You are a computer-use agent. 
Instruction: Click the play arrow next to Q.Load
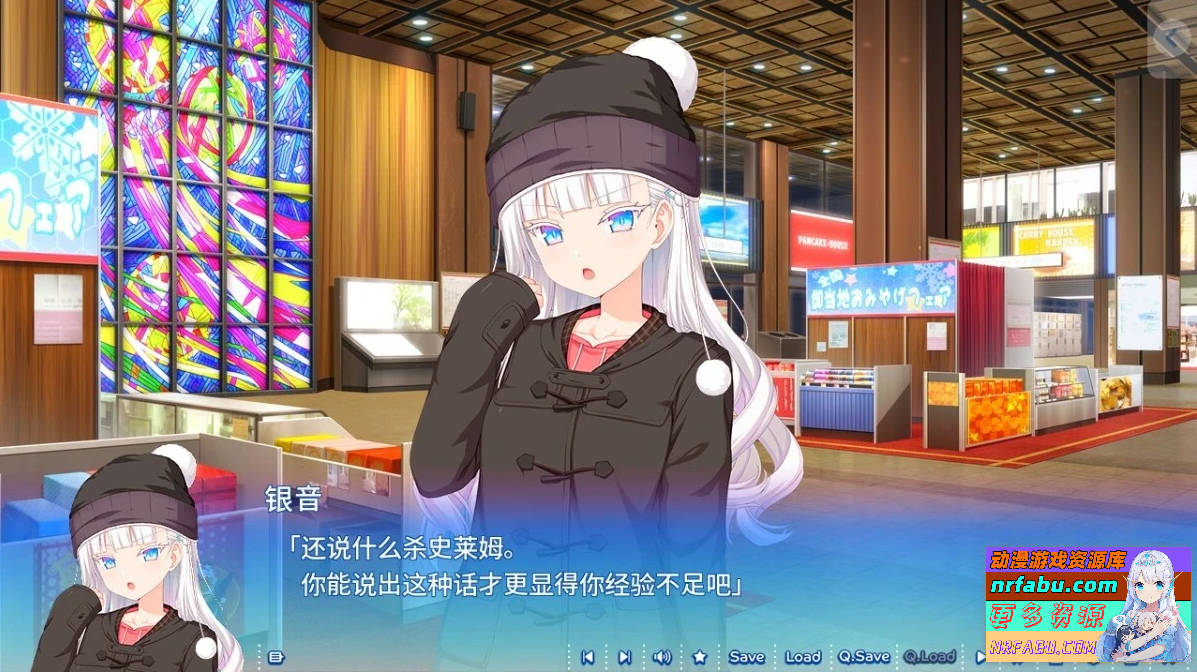(982, 657)
